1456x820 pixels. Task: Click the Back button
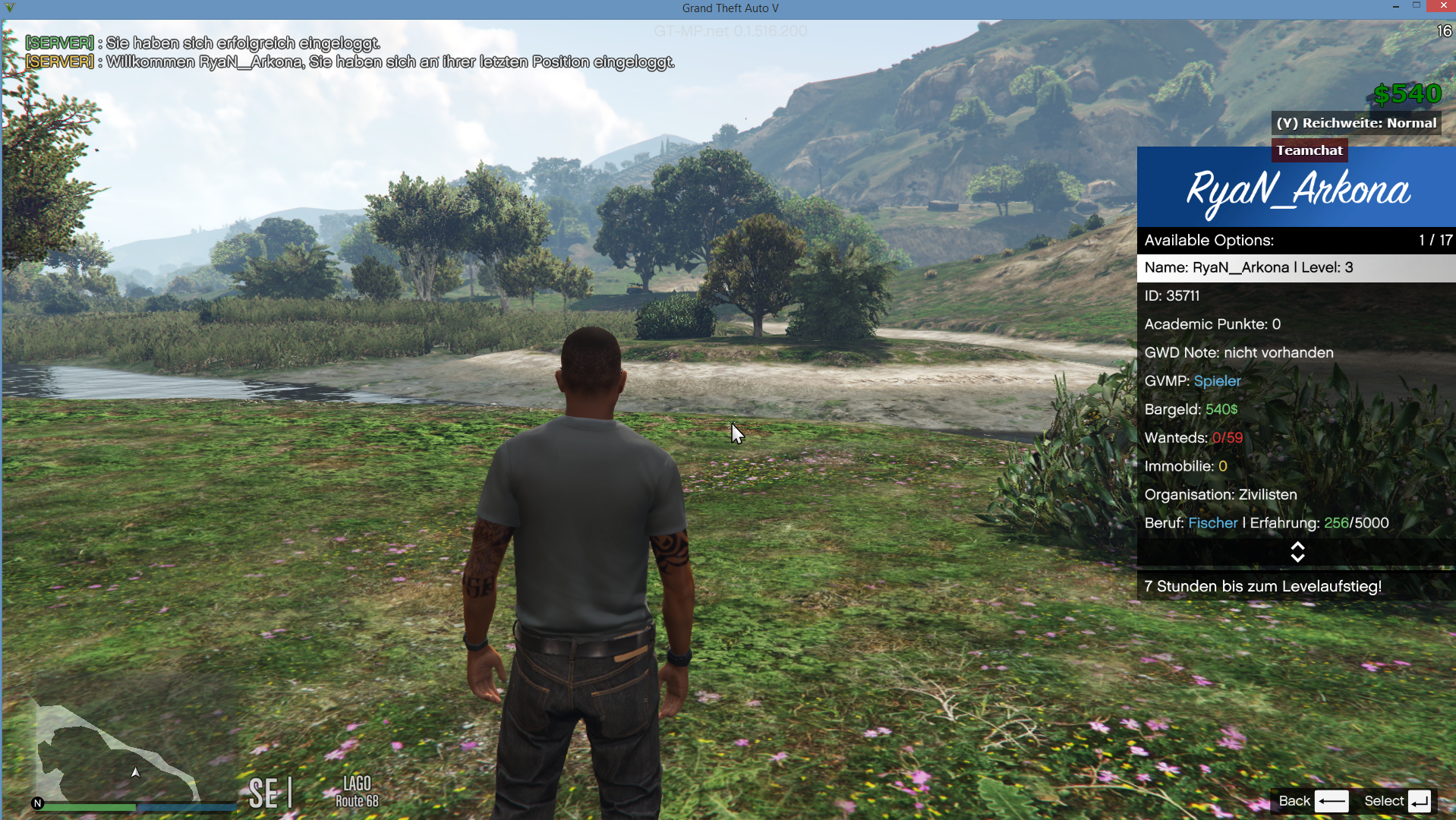click(1313, 801)
